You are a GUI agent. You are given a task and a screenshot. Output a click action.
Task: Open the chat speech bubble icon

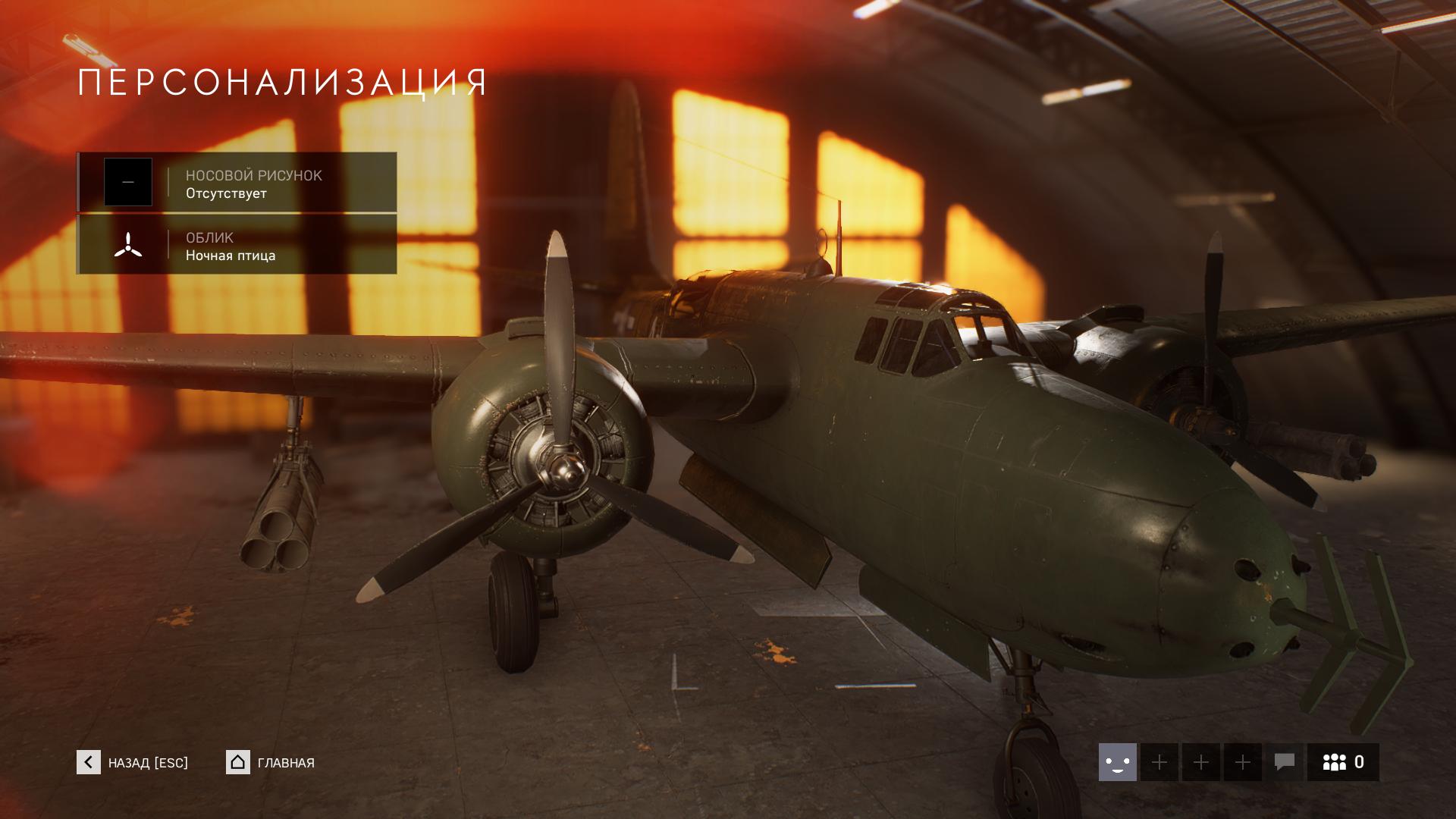(x=1284, y=762)
